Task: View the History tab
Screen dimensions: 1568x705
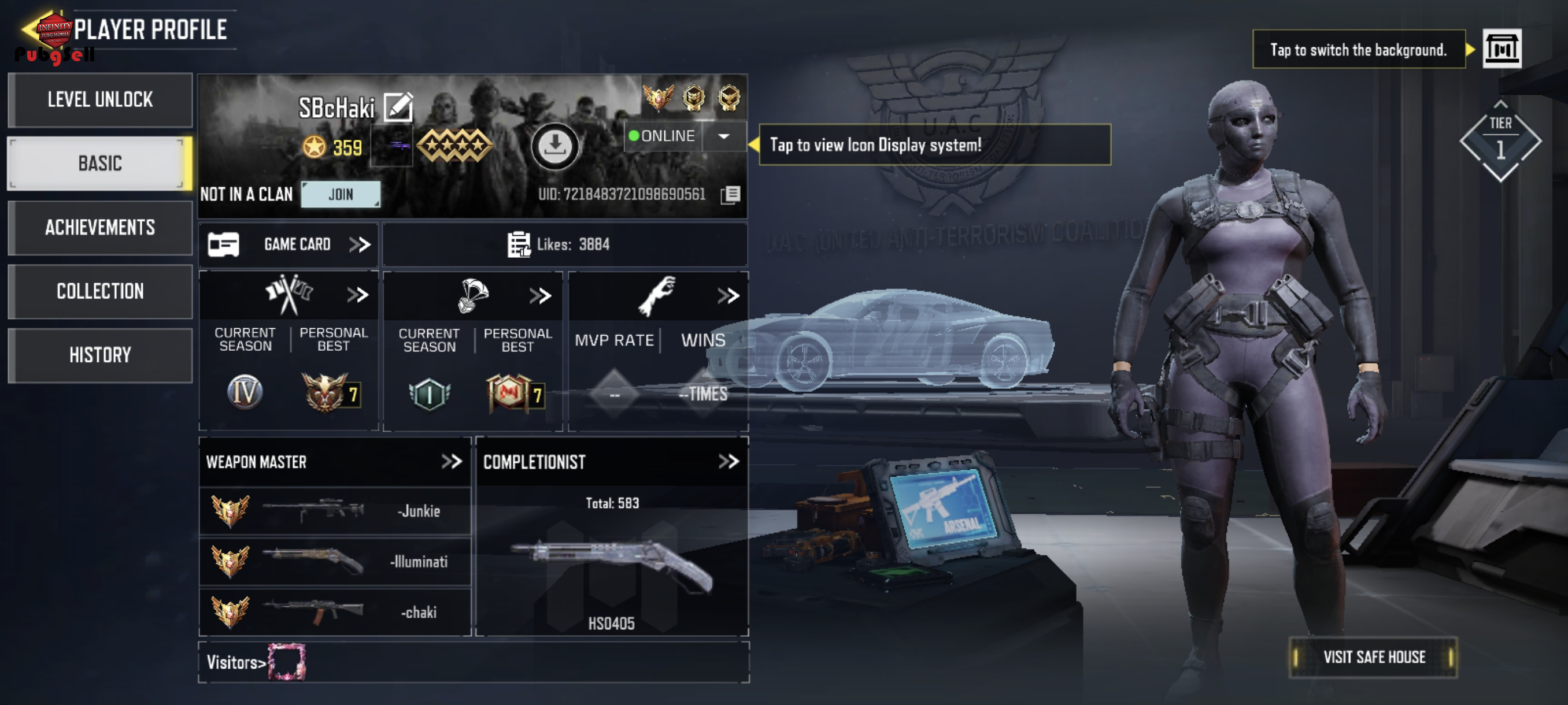Action: pyautogui.click(x=100, y=355)
